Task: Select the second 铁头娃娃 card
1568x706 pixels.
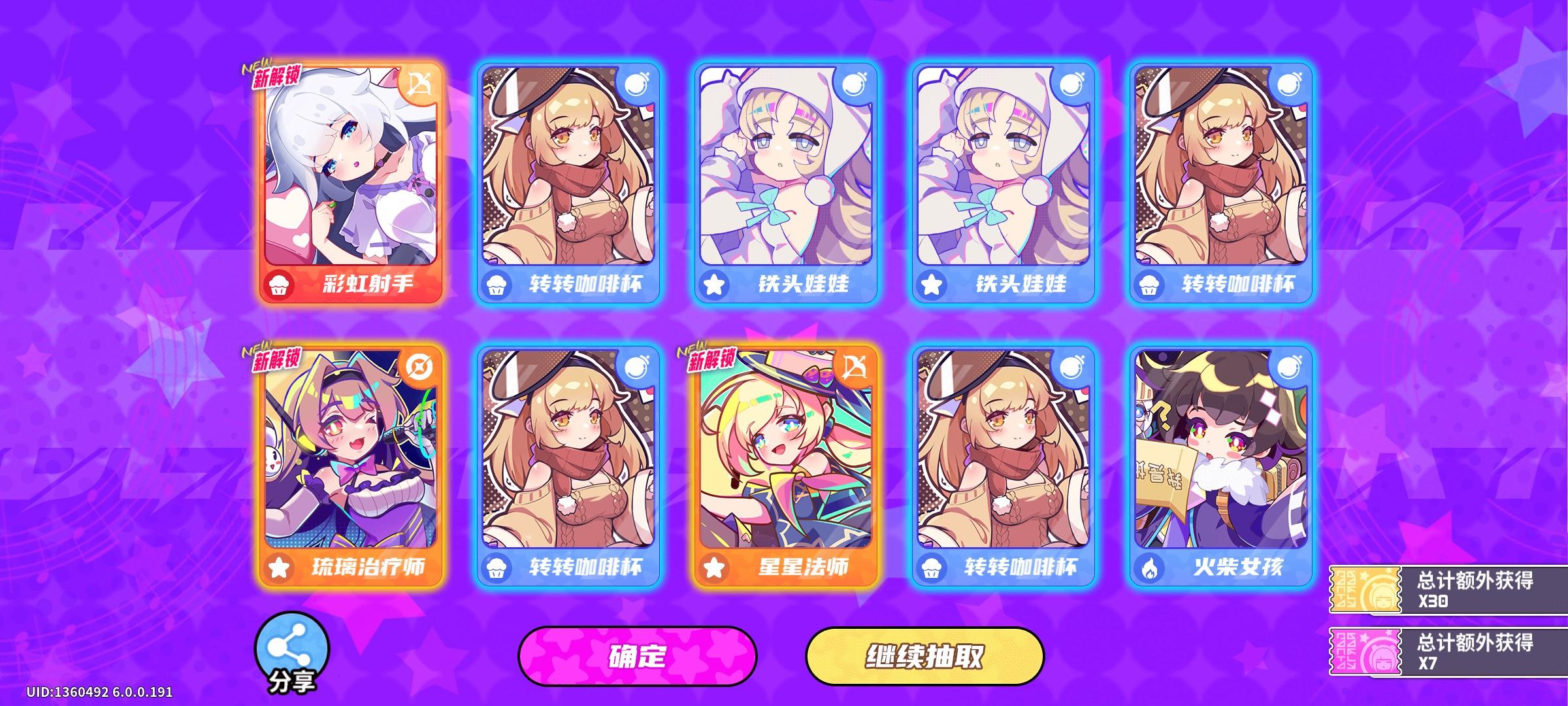Action: click(1002, 176)
